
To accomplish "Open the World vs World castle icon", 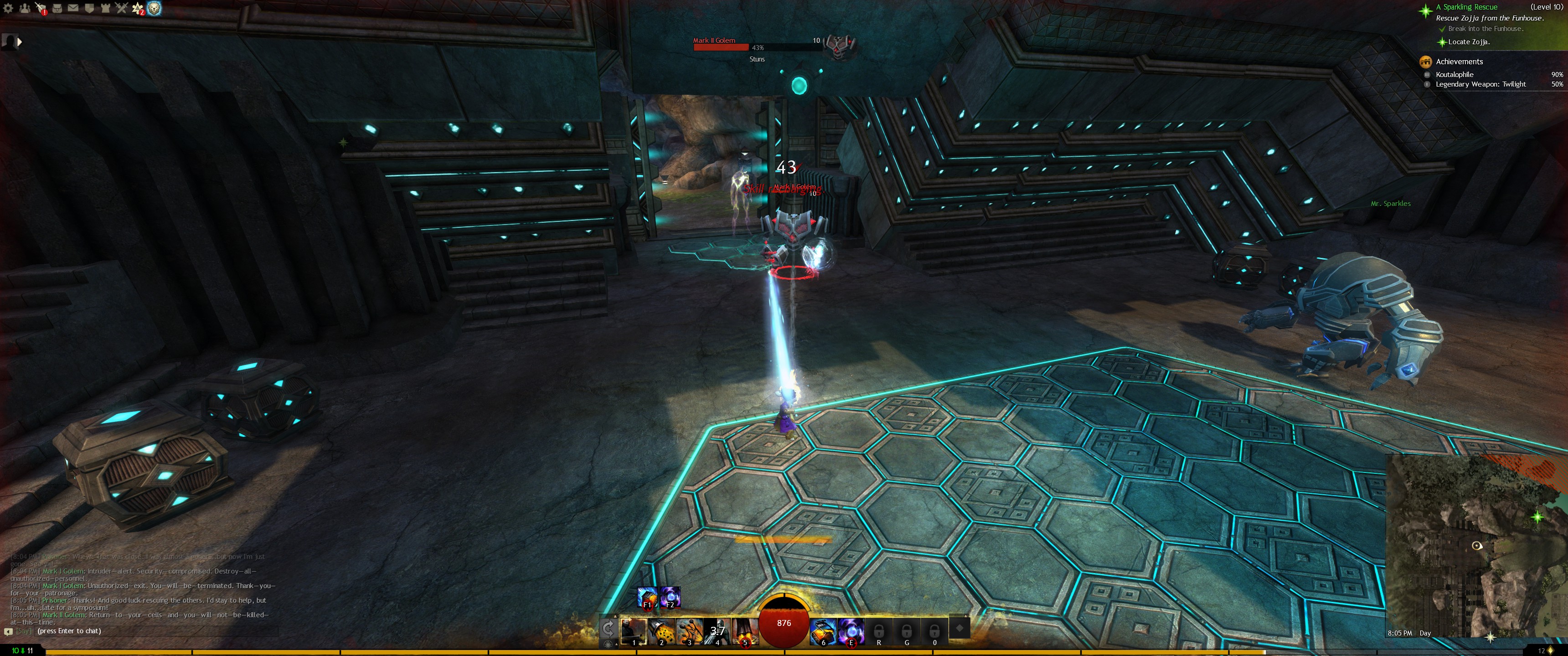I will [105, 9].
